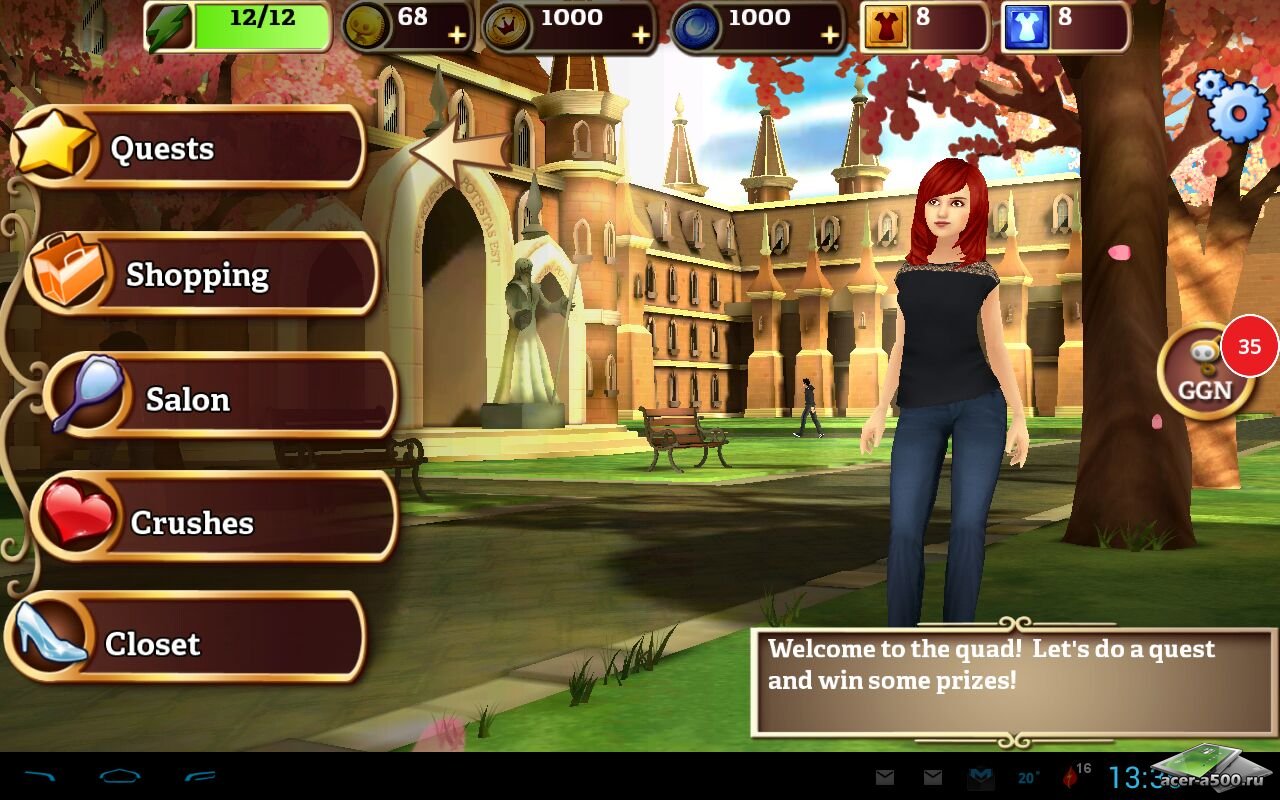The height and width of the screenshot is (800, 1280).
Task: Continue the welcome dialogue box
Action: [1013, 682]
